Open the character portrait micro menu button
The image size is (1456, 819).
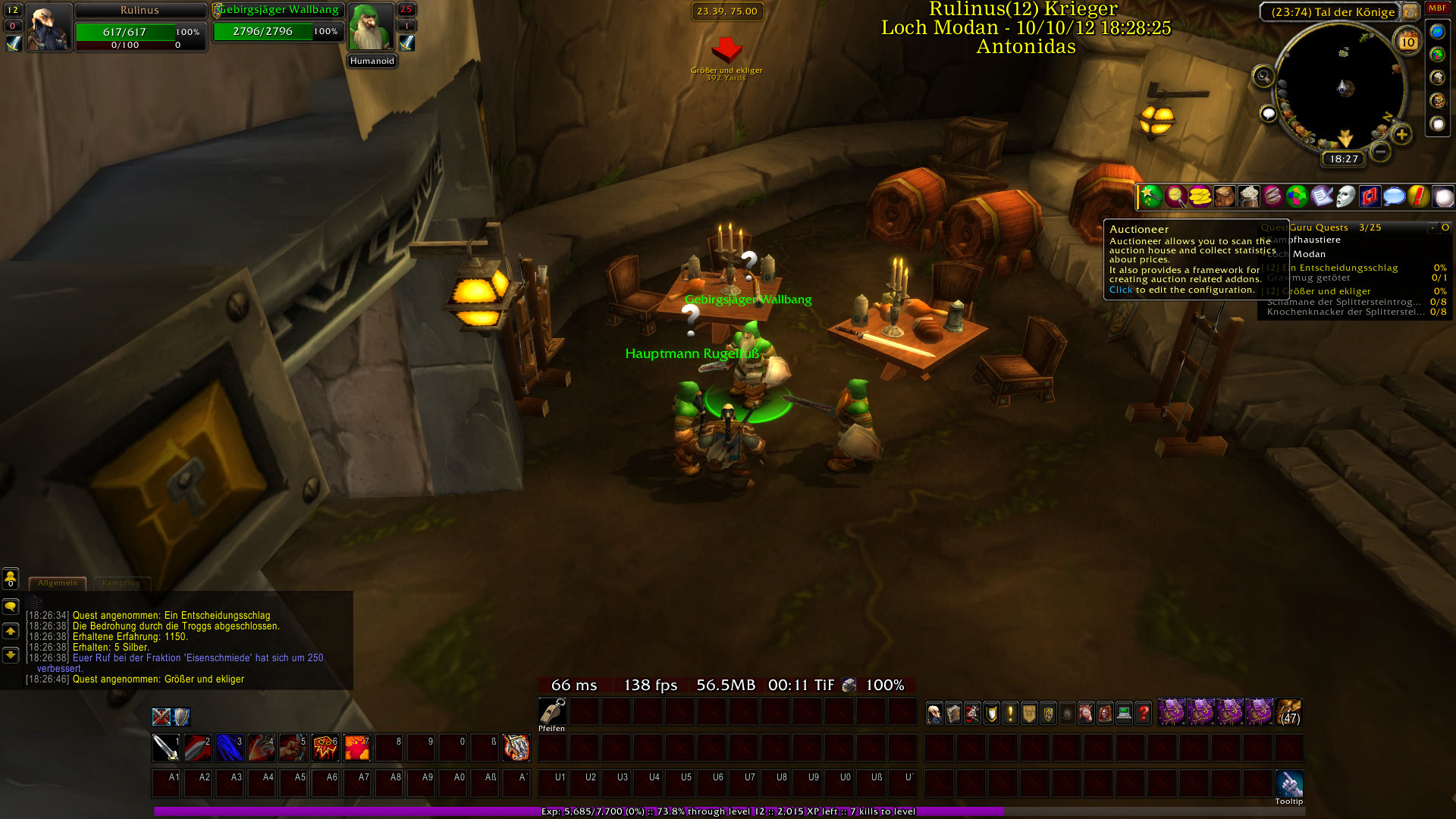935,713
